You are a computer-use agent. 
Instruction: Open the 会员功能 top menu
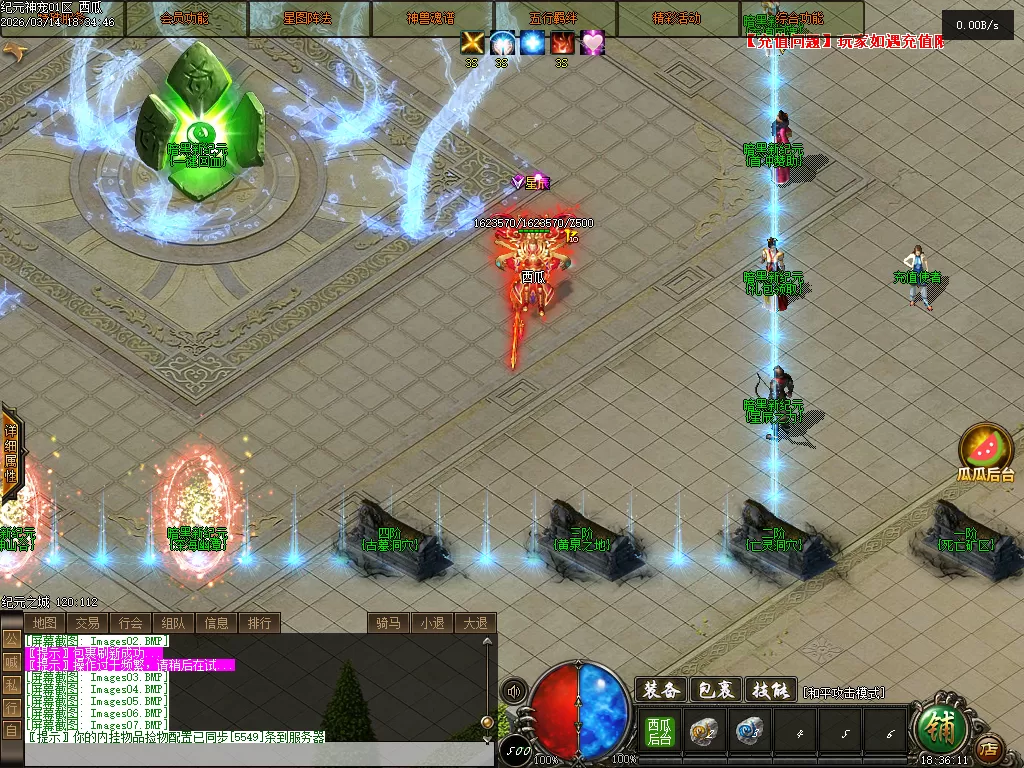point(186,18)
